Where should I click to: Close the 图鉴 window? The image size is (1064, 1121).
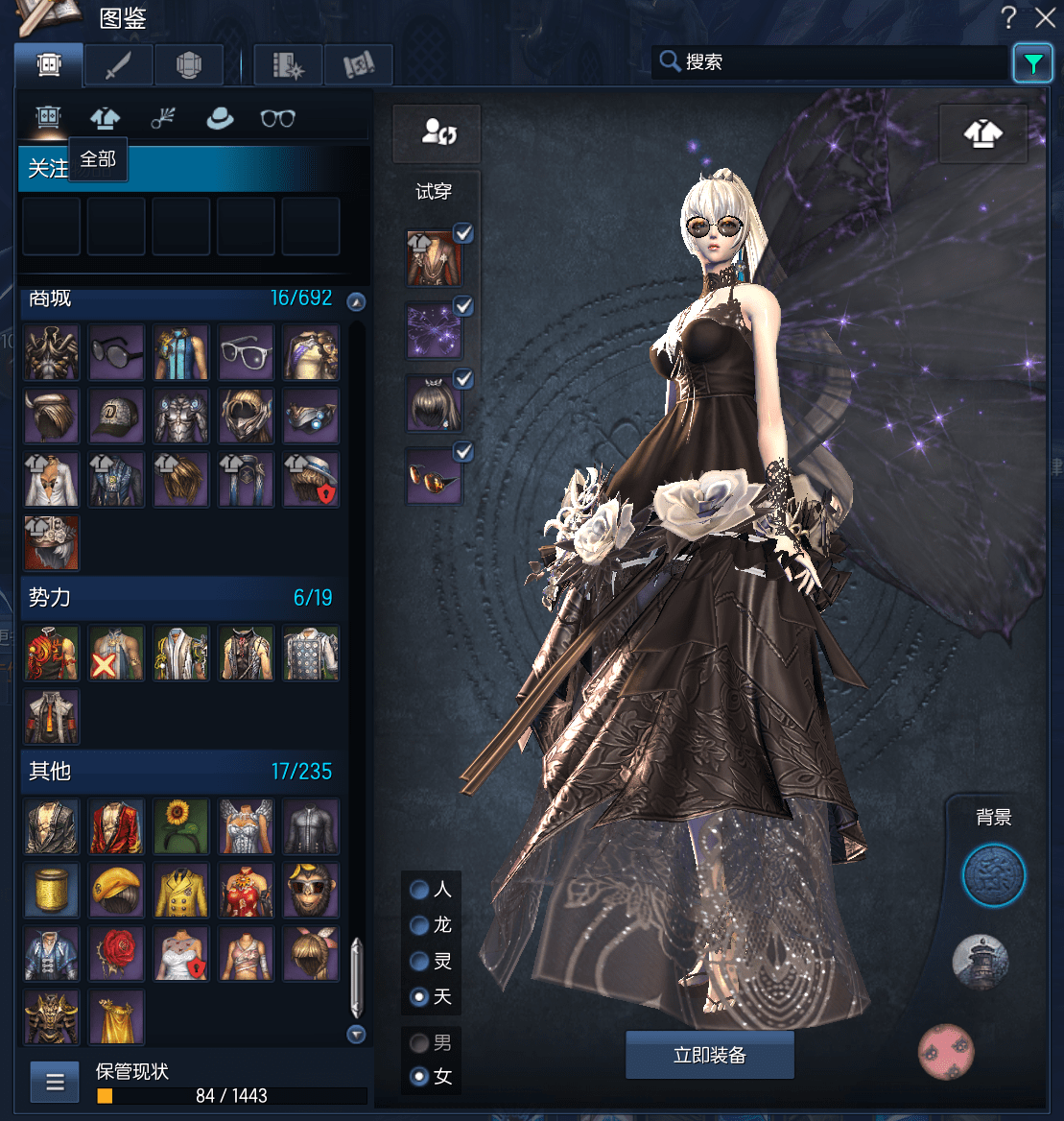[1045, 17]
